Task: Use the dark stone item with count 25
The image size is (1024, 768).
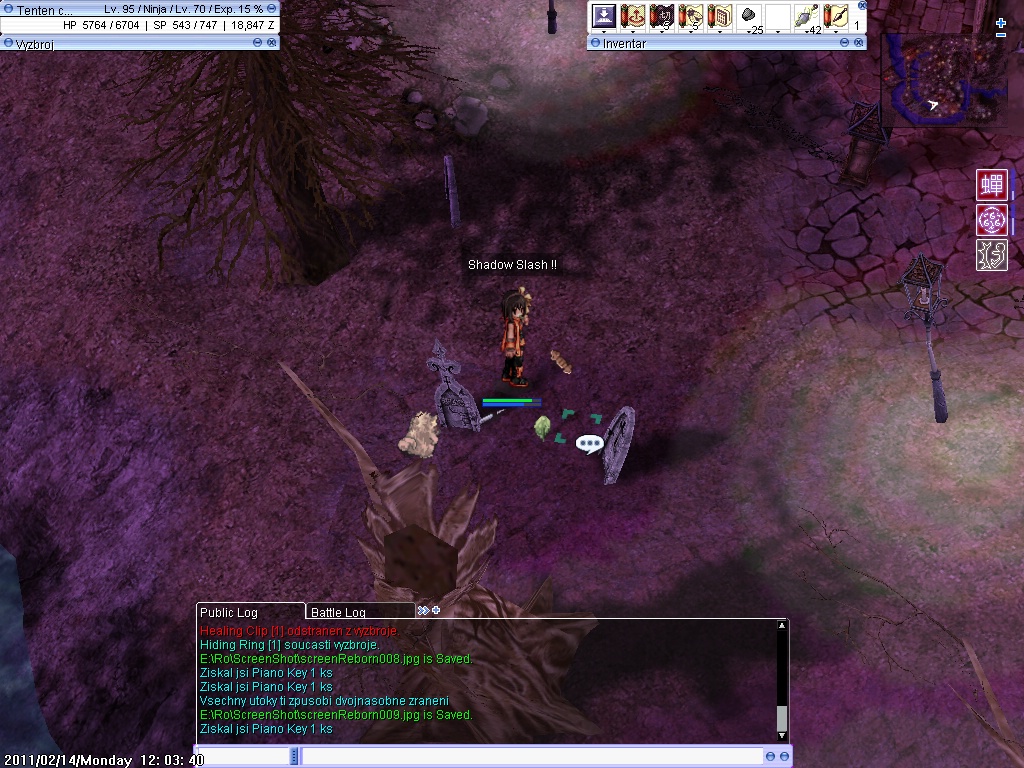Action: point(748,16)
